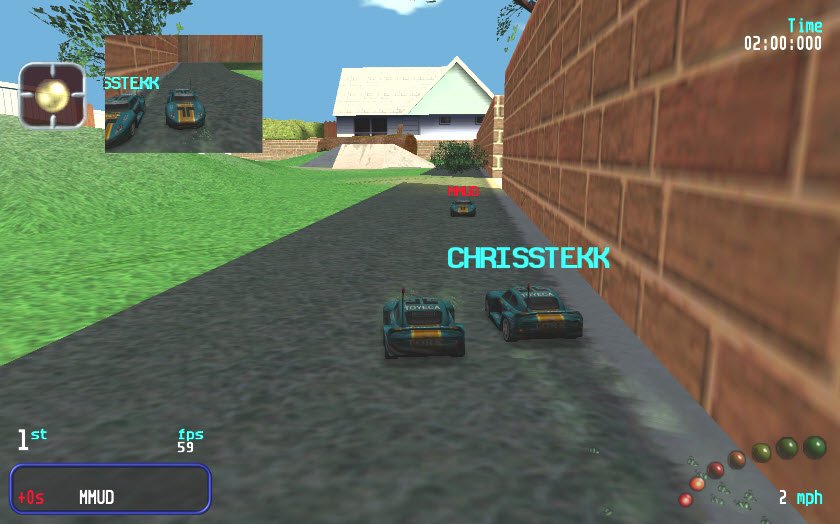Viewport: 840px width, 524px height.
Task: Select the MMUD row in the standings box
Action: tap(110, 497)
